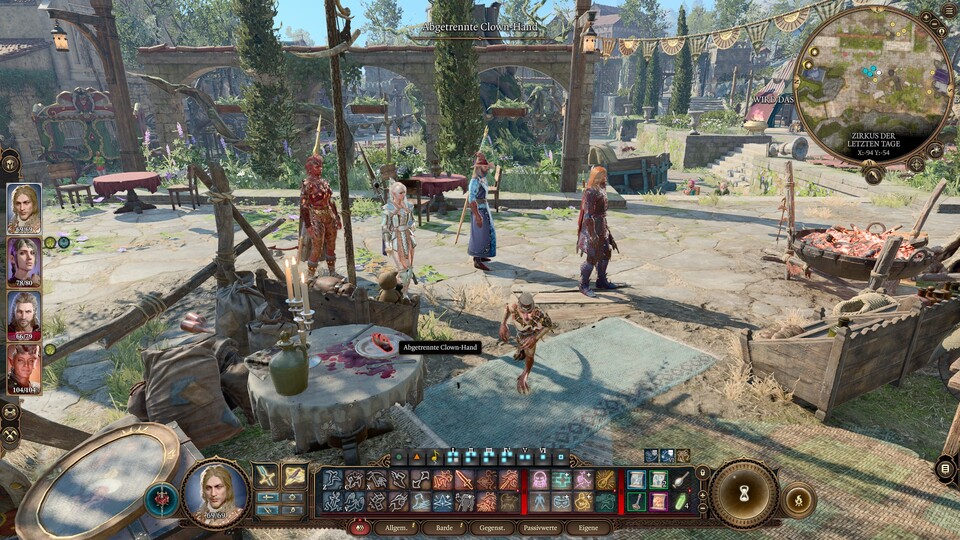Select the dark-haired elf party portrait
This screenshot has height=540, width=960.
(24, 262)
